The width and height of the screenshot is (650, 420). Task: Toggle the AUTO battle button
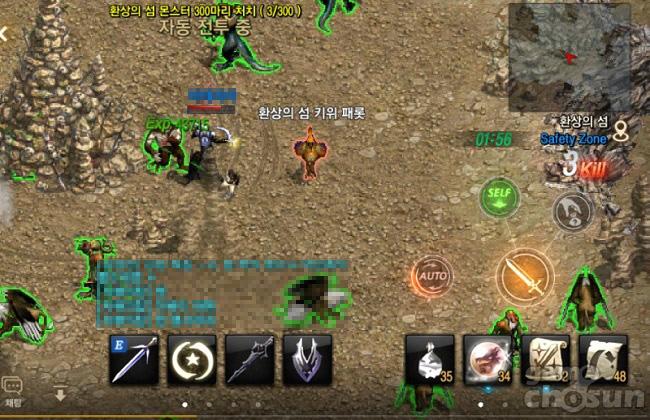click(x=431, y=274)
